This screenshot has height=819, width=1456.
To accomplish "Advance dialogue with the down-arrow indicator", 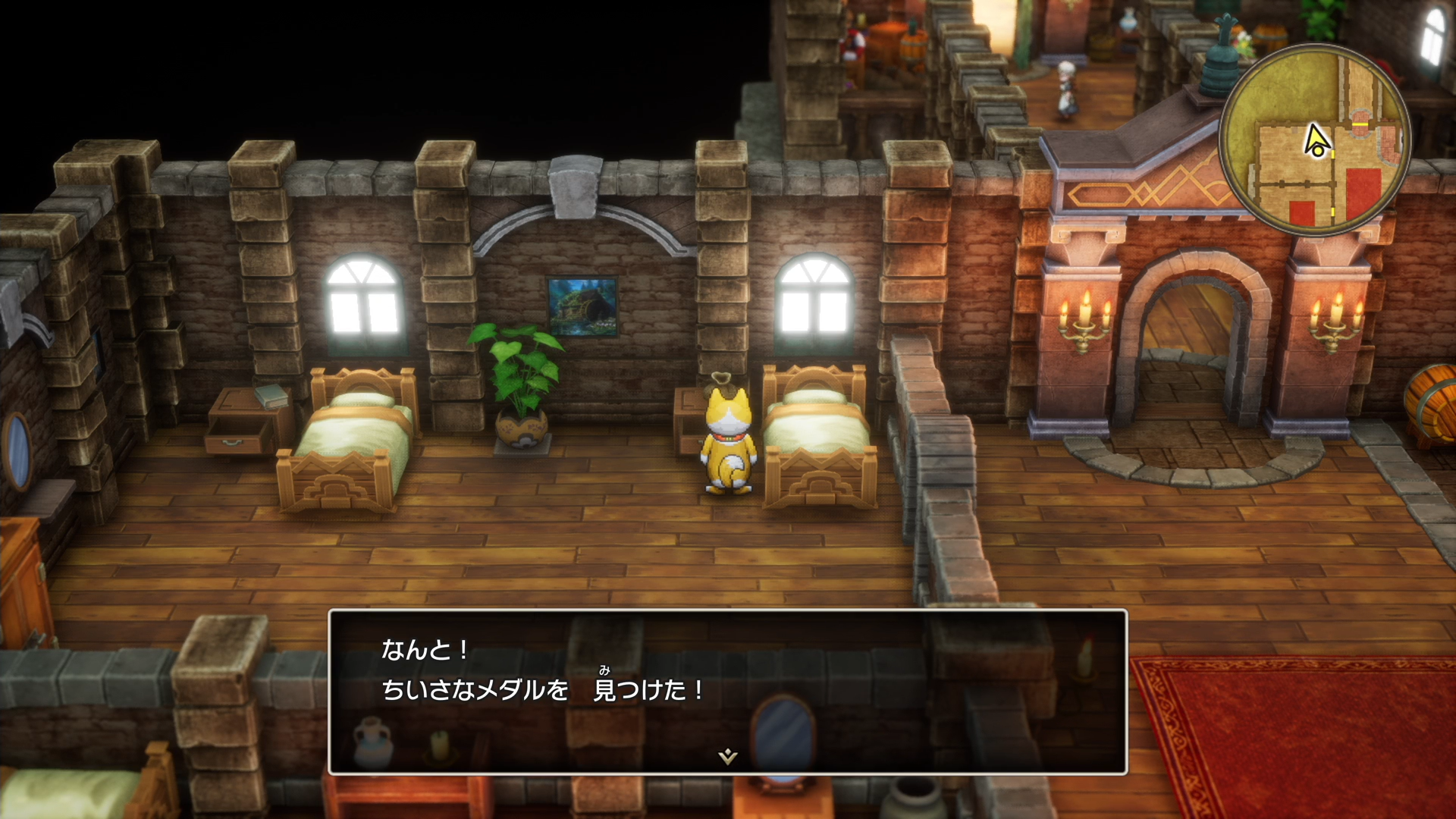I will 727,756.
